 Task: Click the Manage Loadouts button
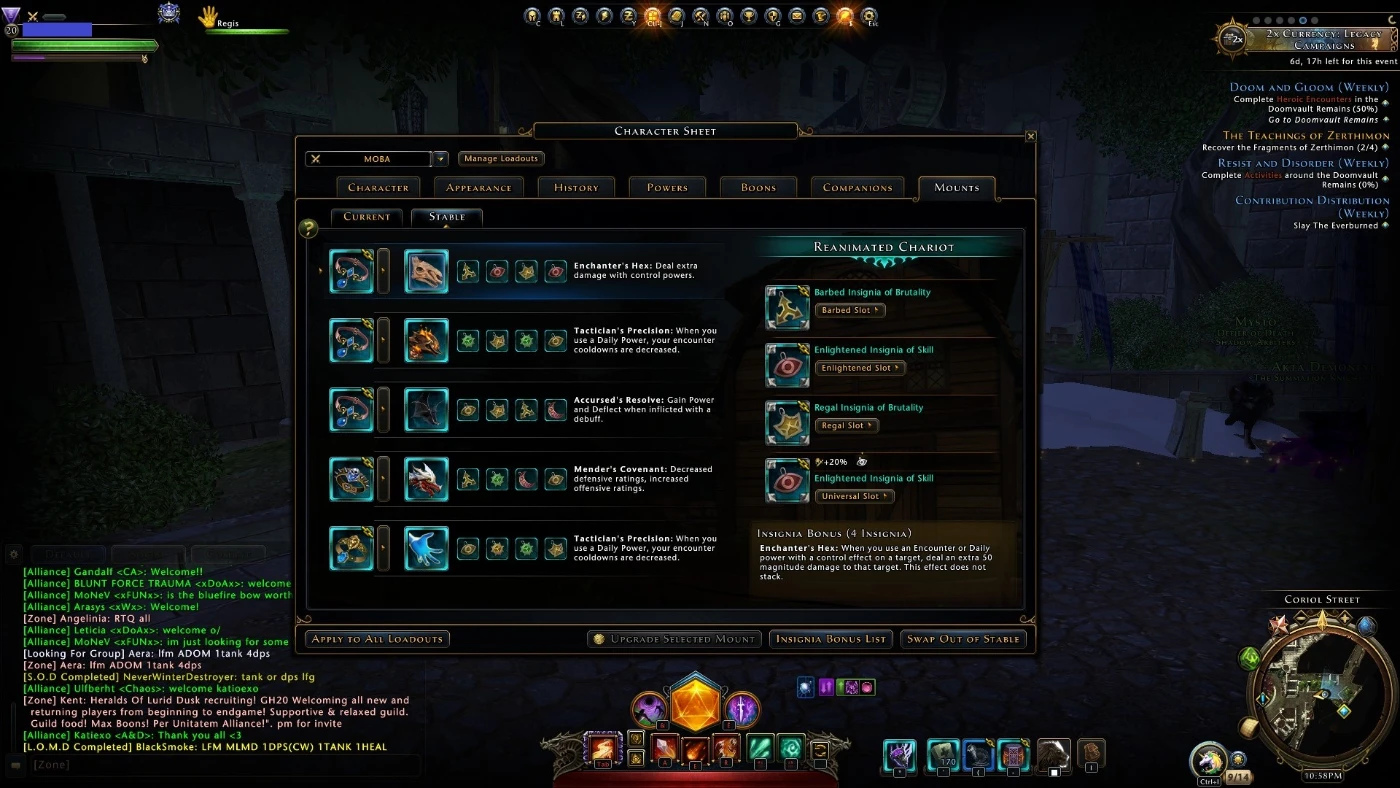(501, 159)
